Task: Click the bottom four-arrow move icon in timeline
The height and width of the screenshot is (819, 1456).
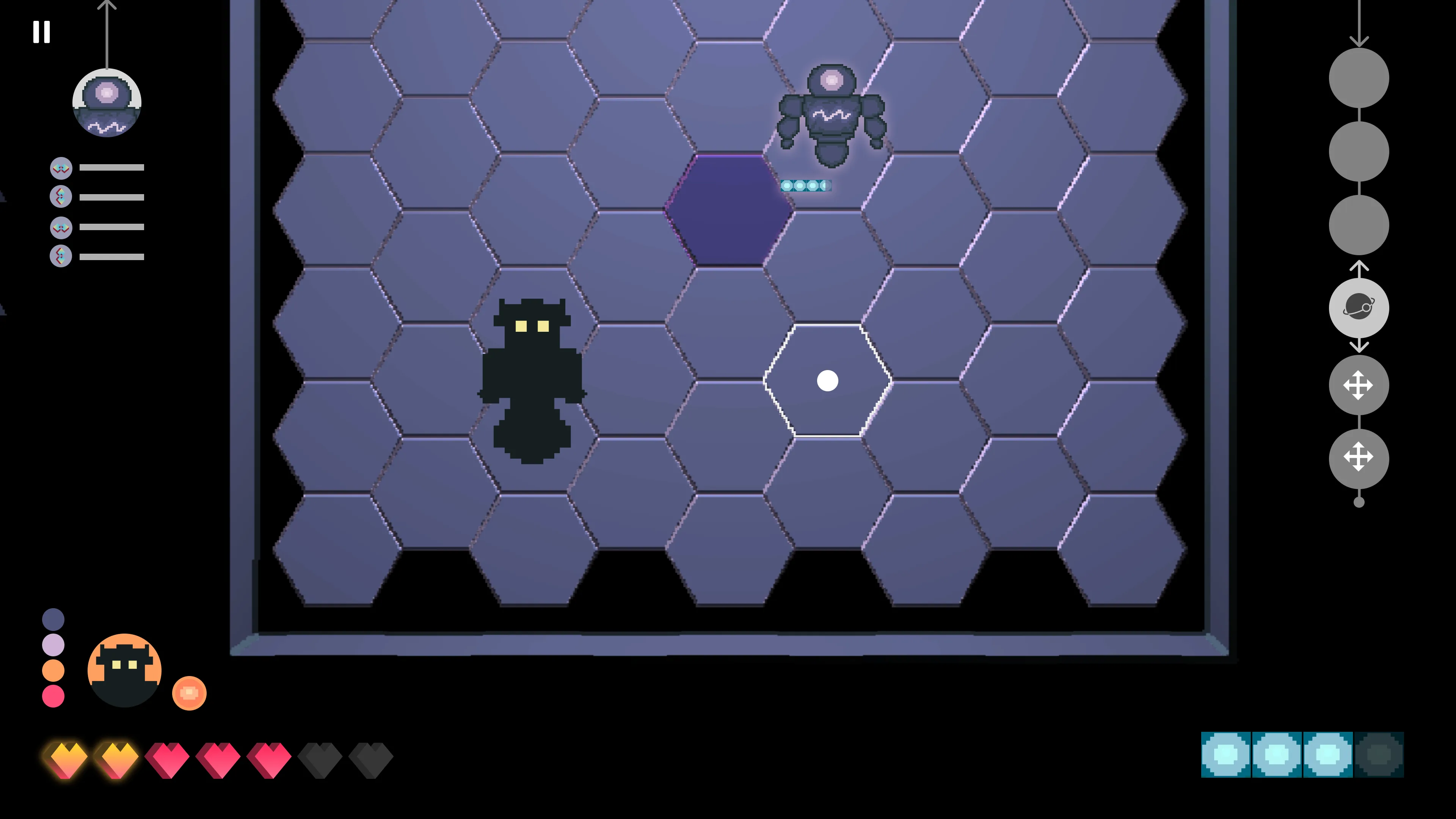Action: pyautogui.click(x=1359, y=458)
